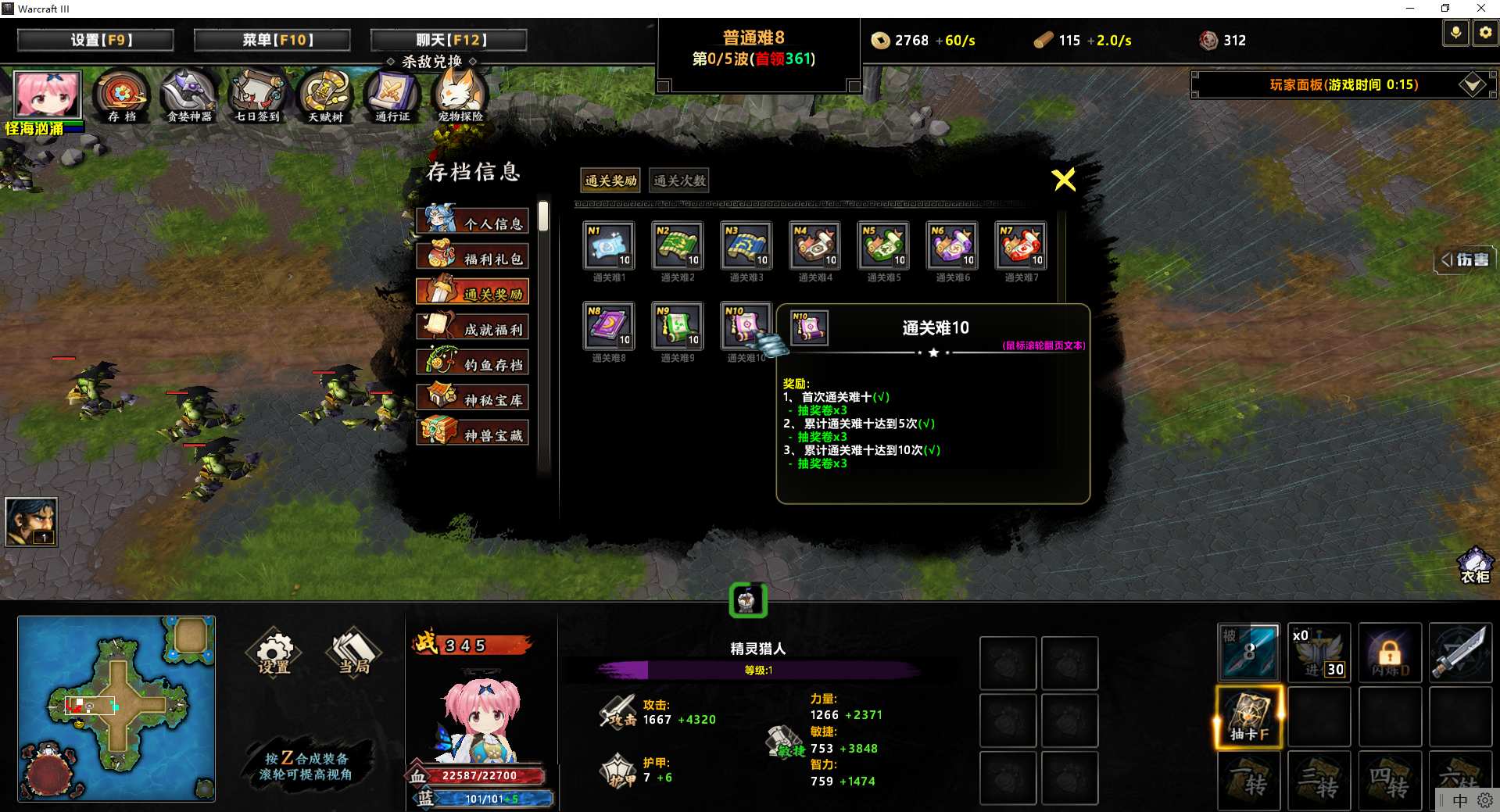The height and width of the screenshot is (812, 1500).
Task: Expand the 伤害 damage side panel
Action: coord(1466,259)
